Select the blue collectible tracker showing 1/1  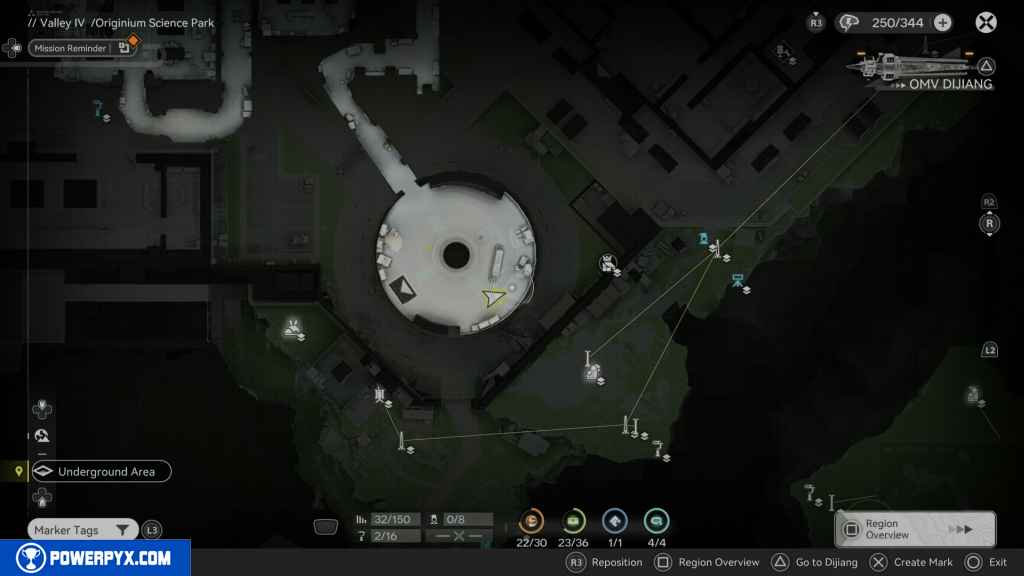pos(615,521)
